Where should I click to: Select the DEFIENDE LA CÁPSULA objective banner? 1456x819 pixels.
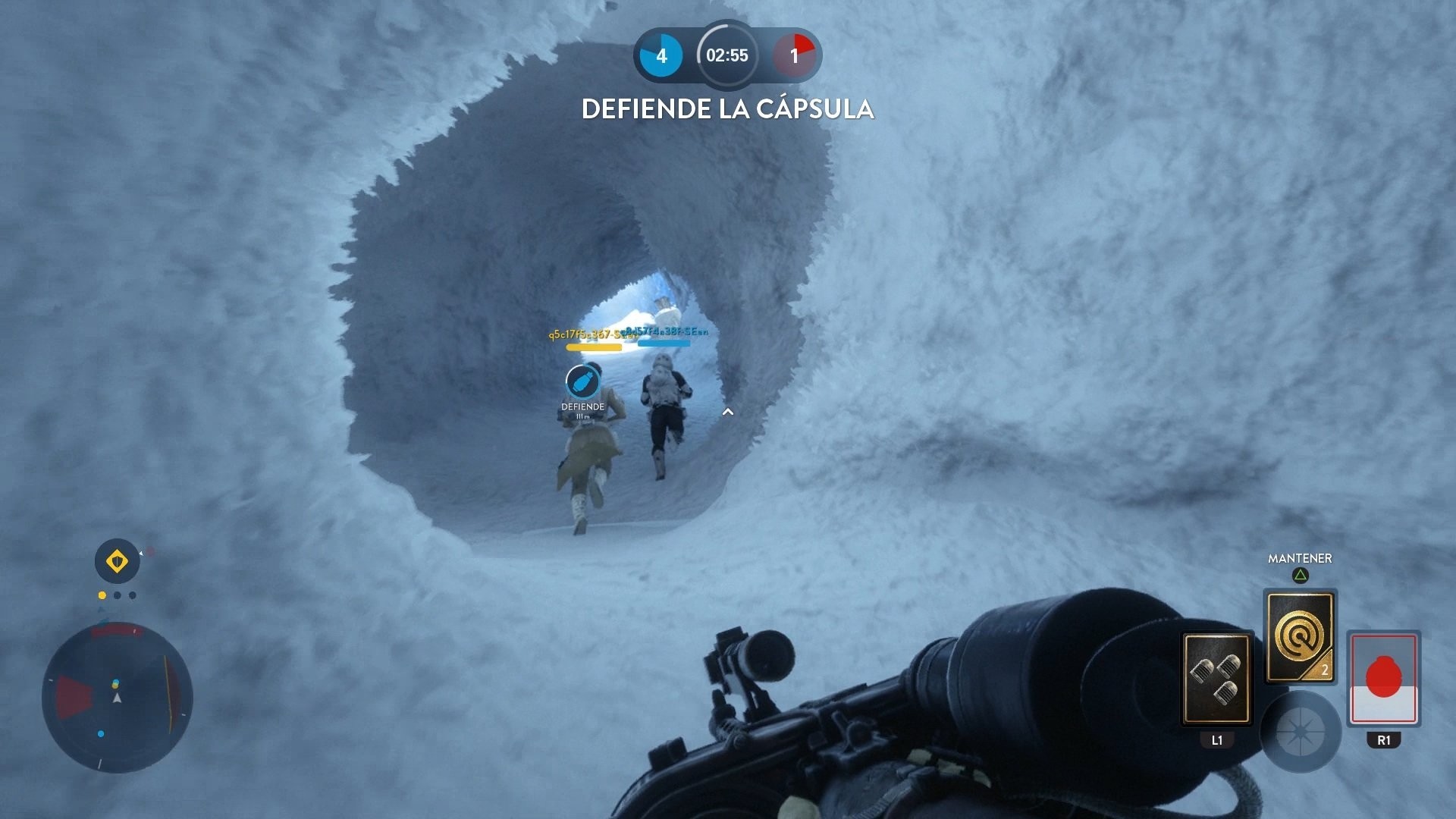(x=727, y=108)
